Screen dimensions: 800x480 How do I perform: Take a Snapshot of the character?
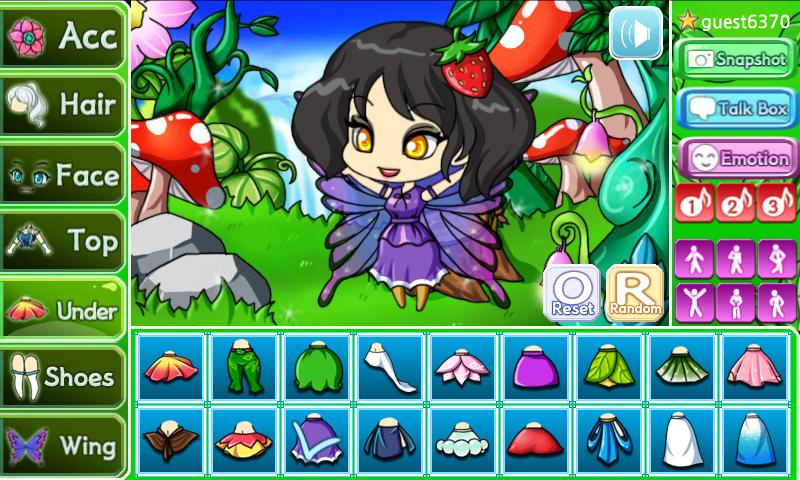736,60
